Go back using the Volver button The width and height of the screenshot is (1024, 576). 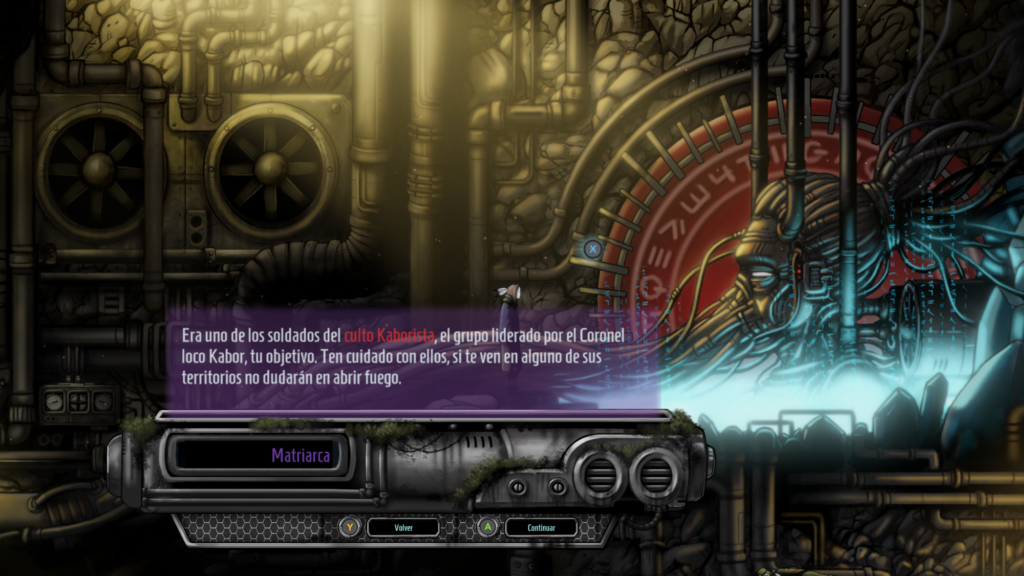click(403, 527)
